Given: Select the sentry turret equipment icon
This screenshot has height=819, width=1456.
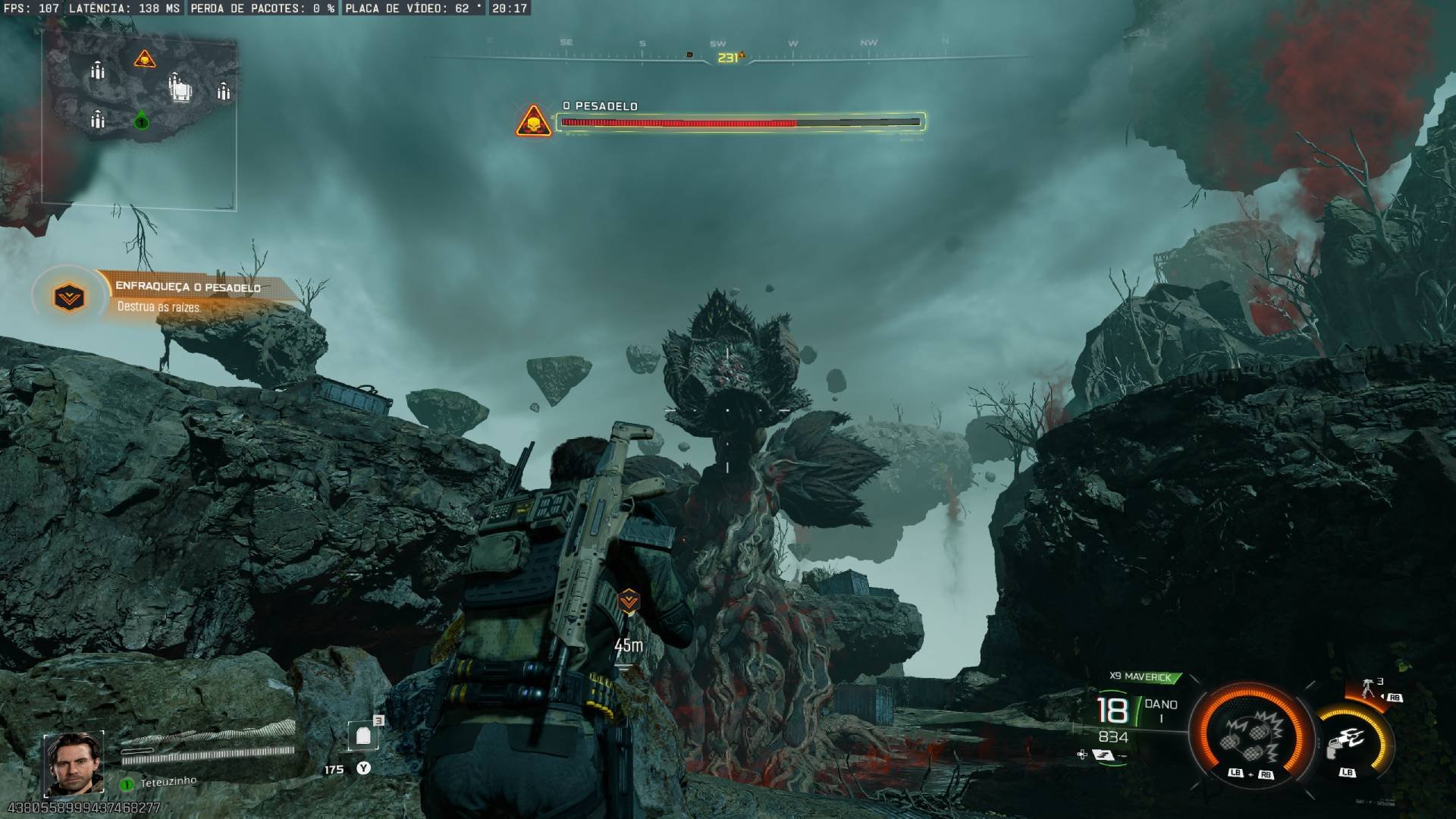Looking at the screenshot, I should (1369, 689).
